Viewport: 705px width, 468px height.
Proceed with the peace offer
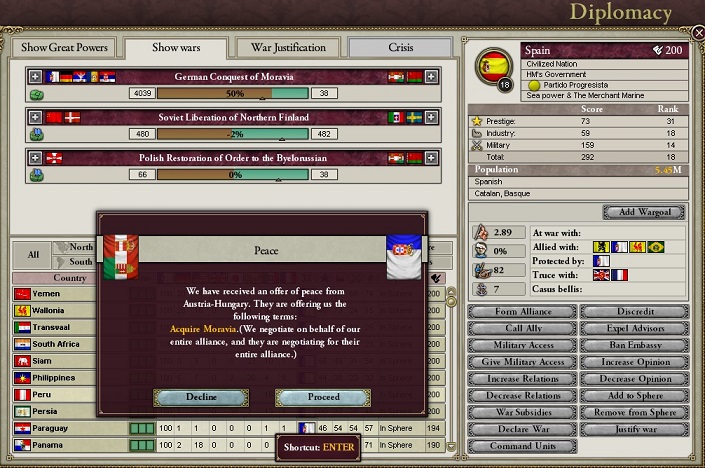point(322,397)
